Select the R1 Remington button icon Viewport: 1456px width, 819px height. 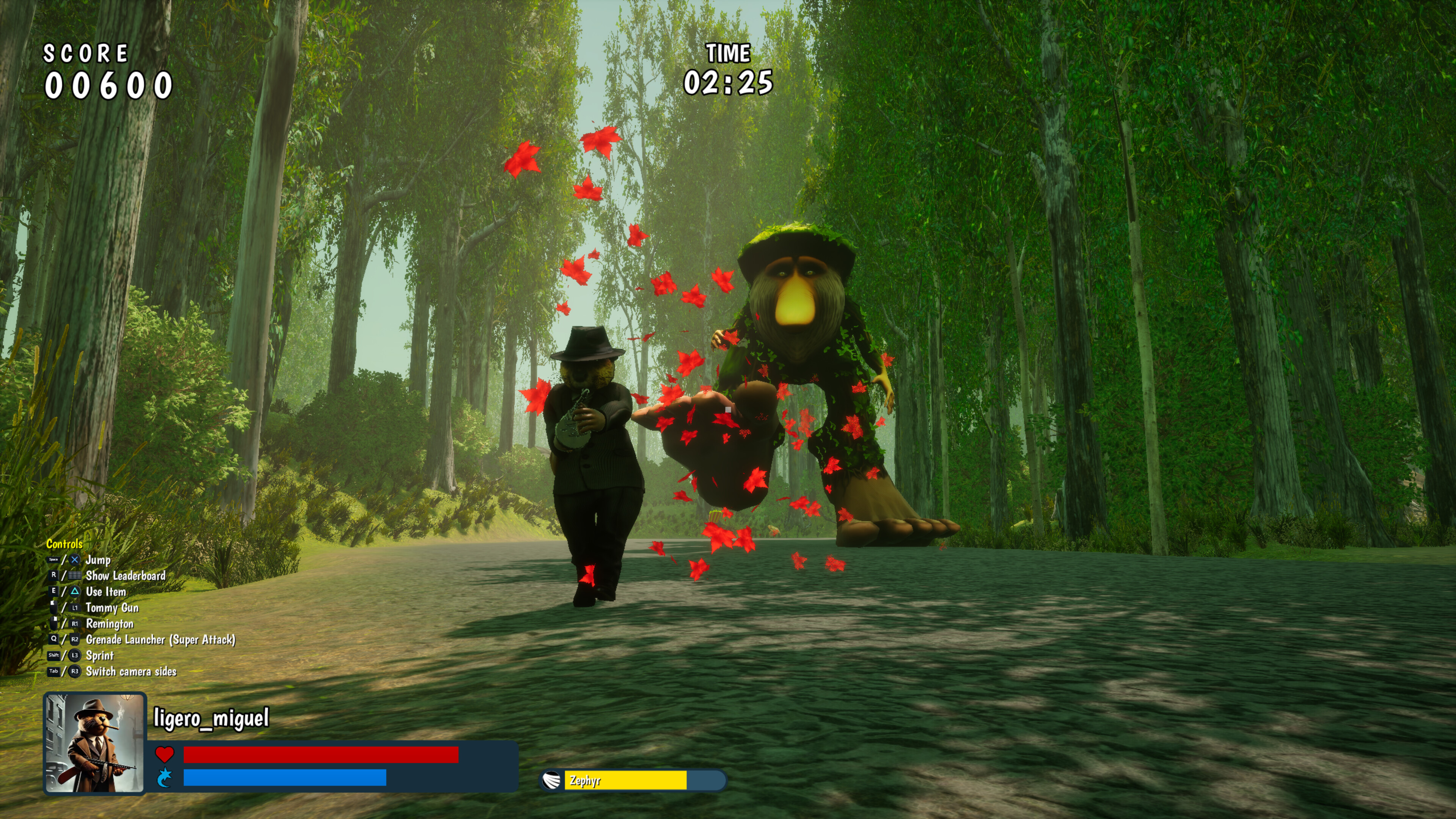click(75, 624)
